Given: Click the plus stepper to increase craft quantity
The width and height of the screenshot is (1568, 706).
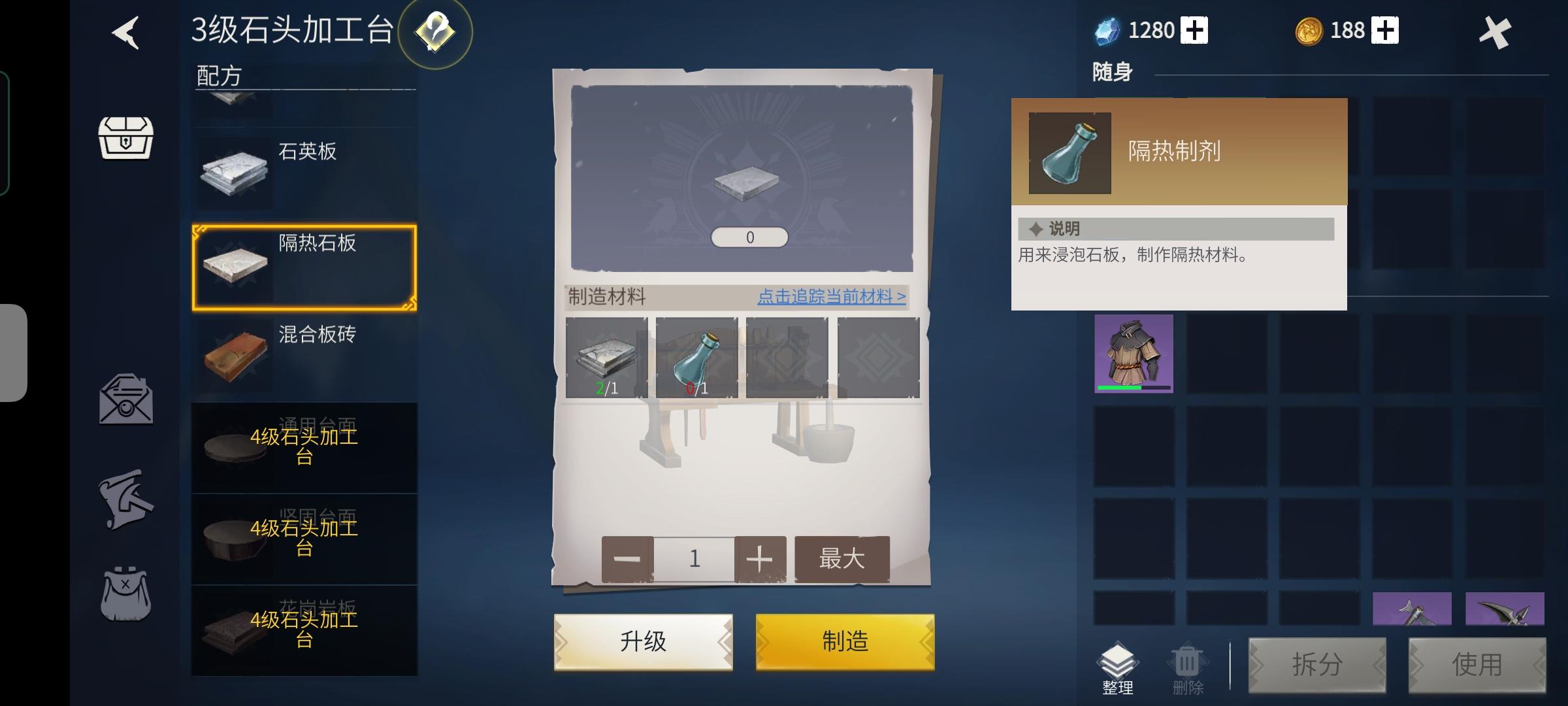Looking at the screenshot, I should coord(760,559).
